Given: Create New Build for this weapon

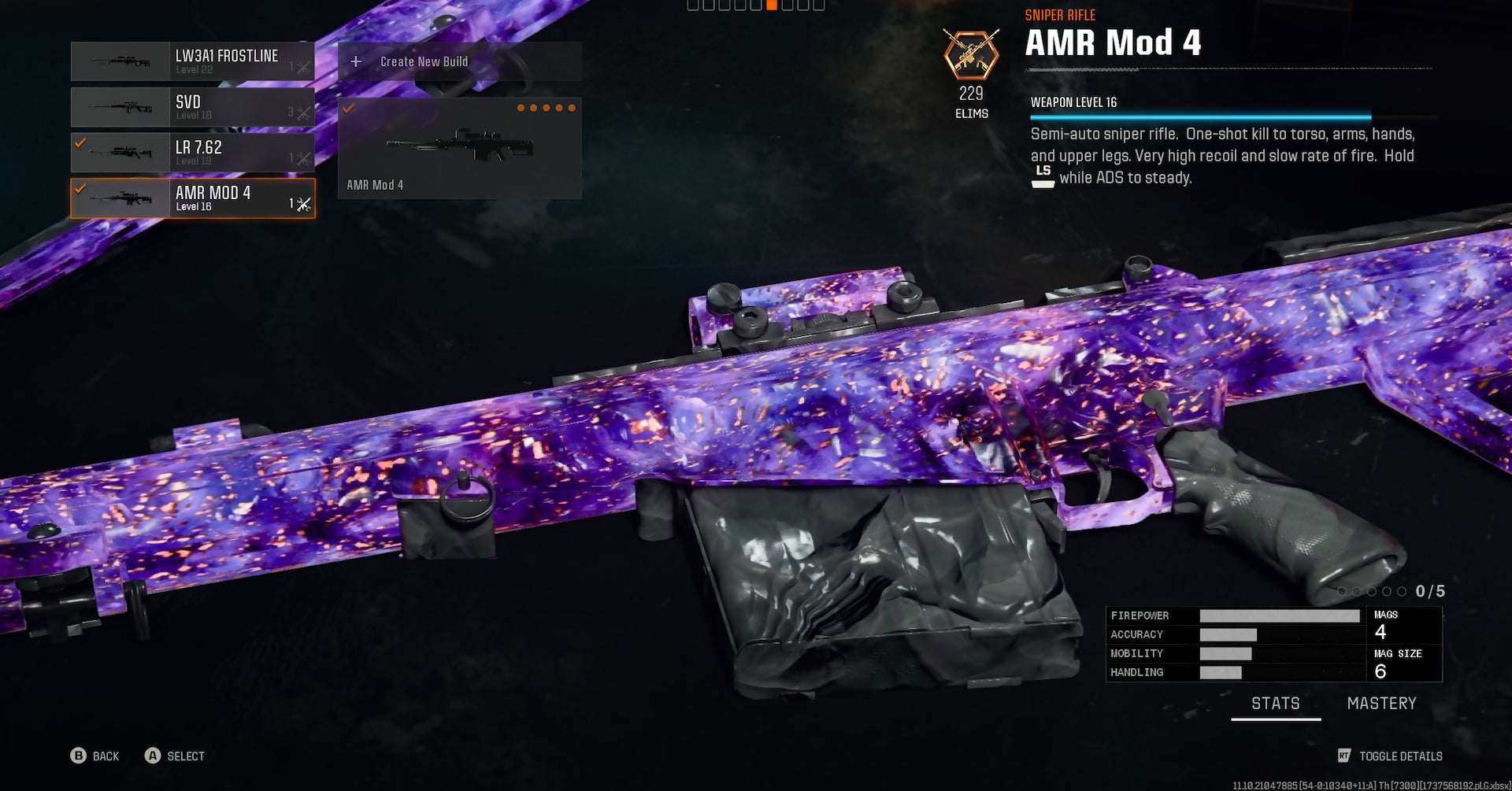Looking at the screenshot, I should pyautogui.click(x=459, y=61).
